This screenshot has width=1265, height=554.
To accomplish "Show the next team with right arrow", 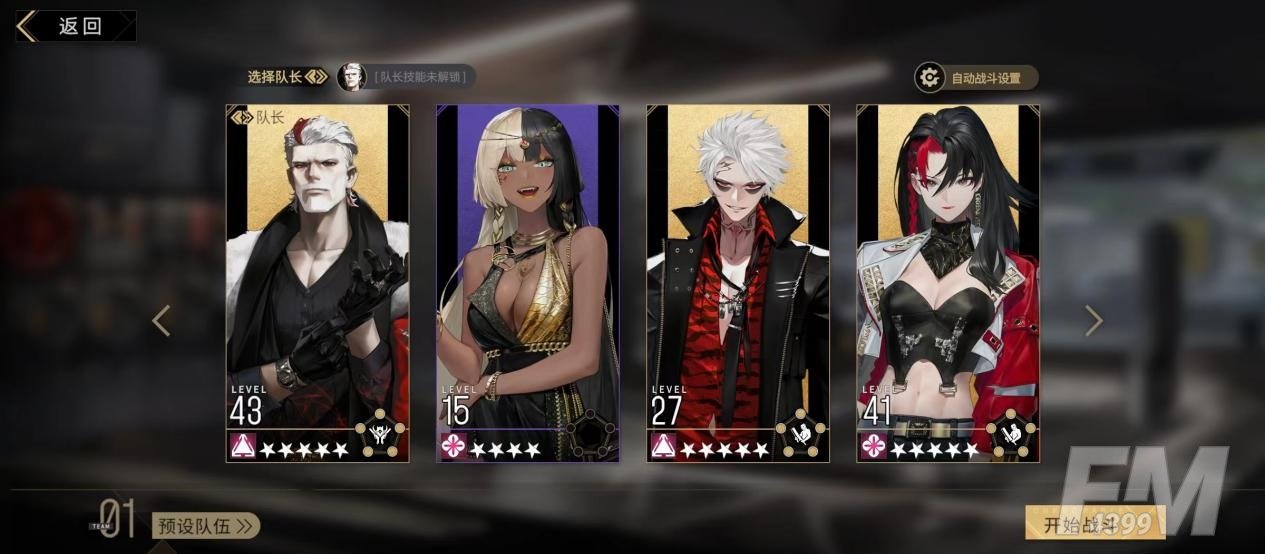I will [x=1094, y=320].
